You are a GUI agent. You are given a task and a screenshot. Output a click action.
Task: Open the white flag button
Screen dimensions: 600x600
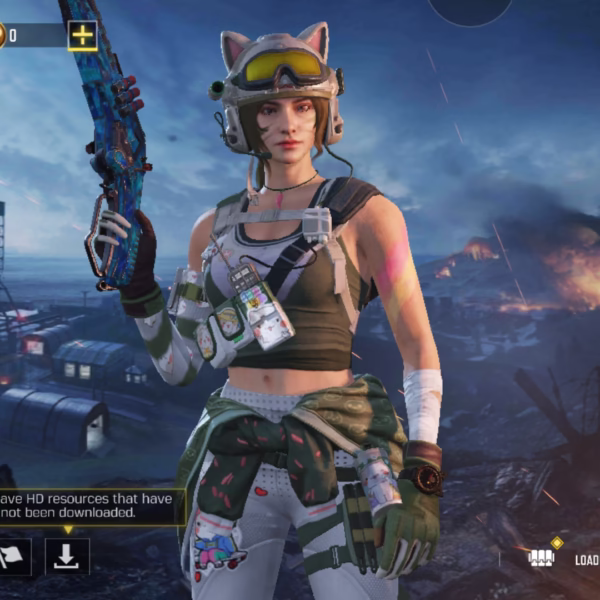pos(16,556)
